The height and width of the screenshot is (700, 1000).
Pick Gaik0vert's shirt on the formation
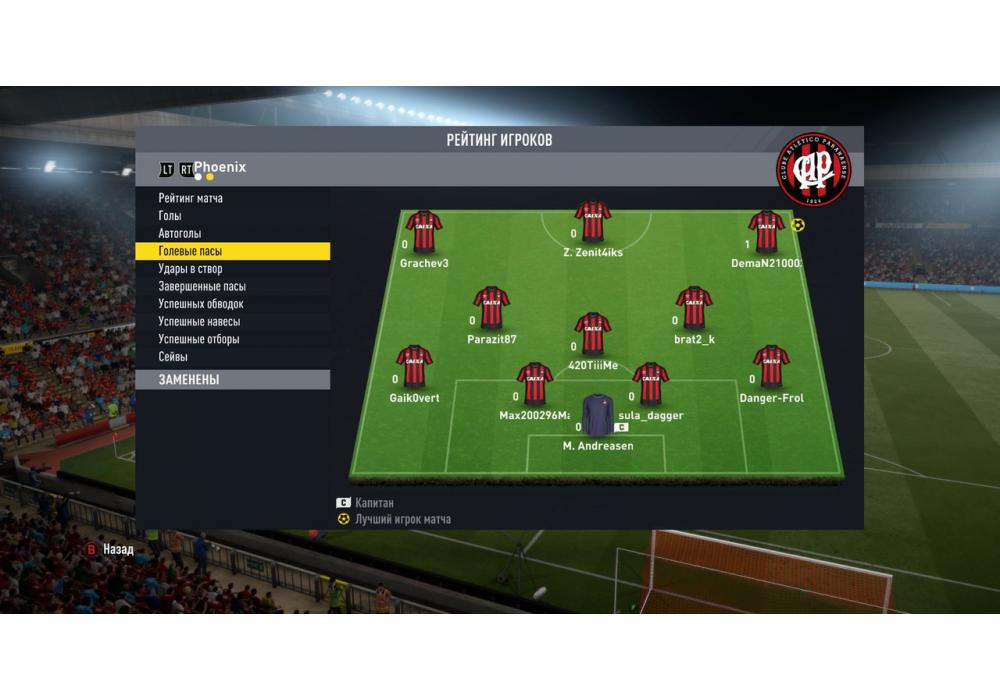414,367
